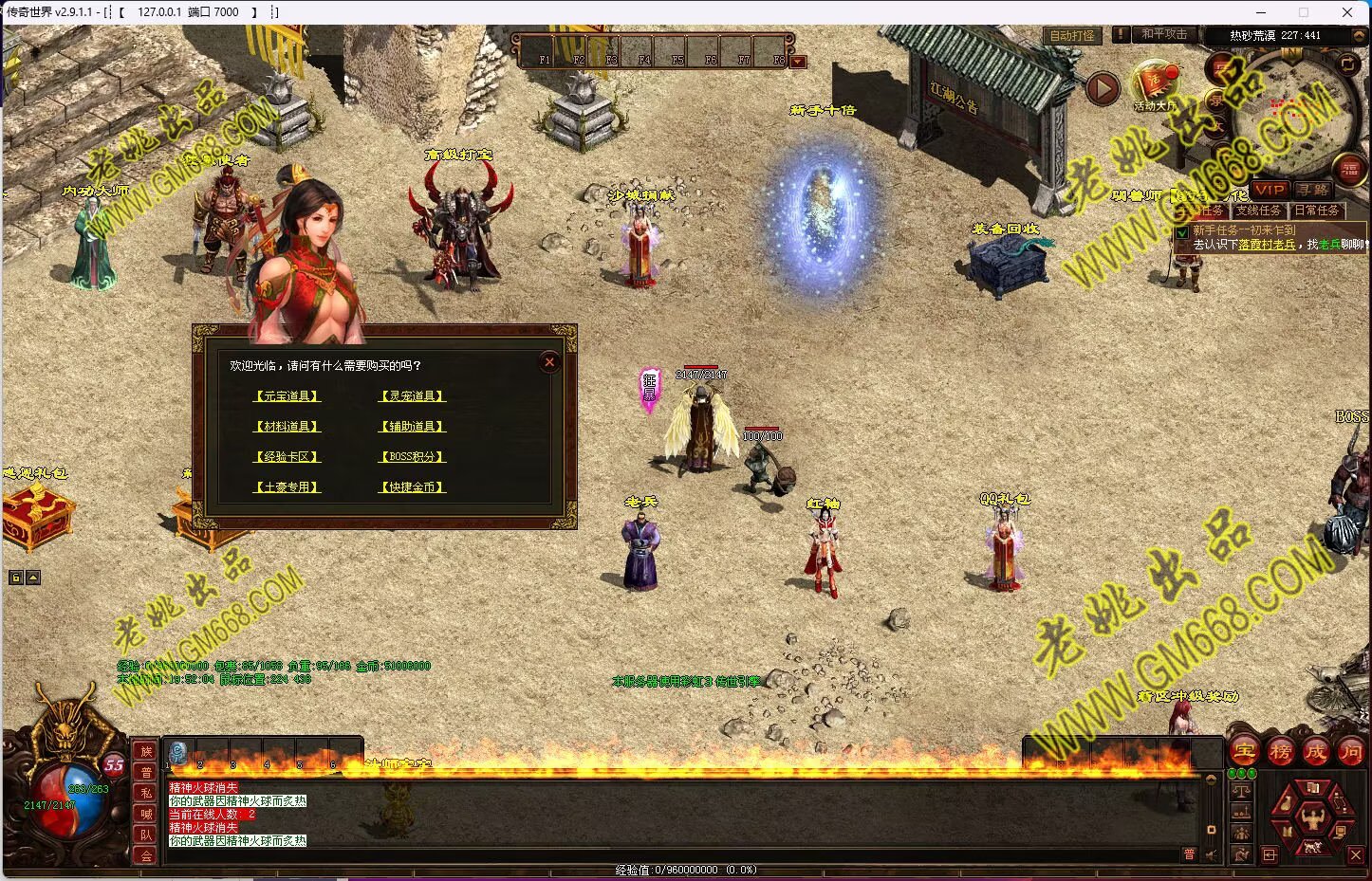Close the game window
This screenshot has width=1372, height=881.
point(1347,12)
